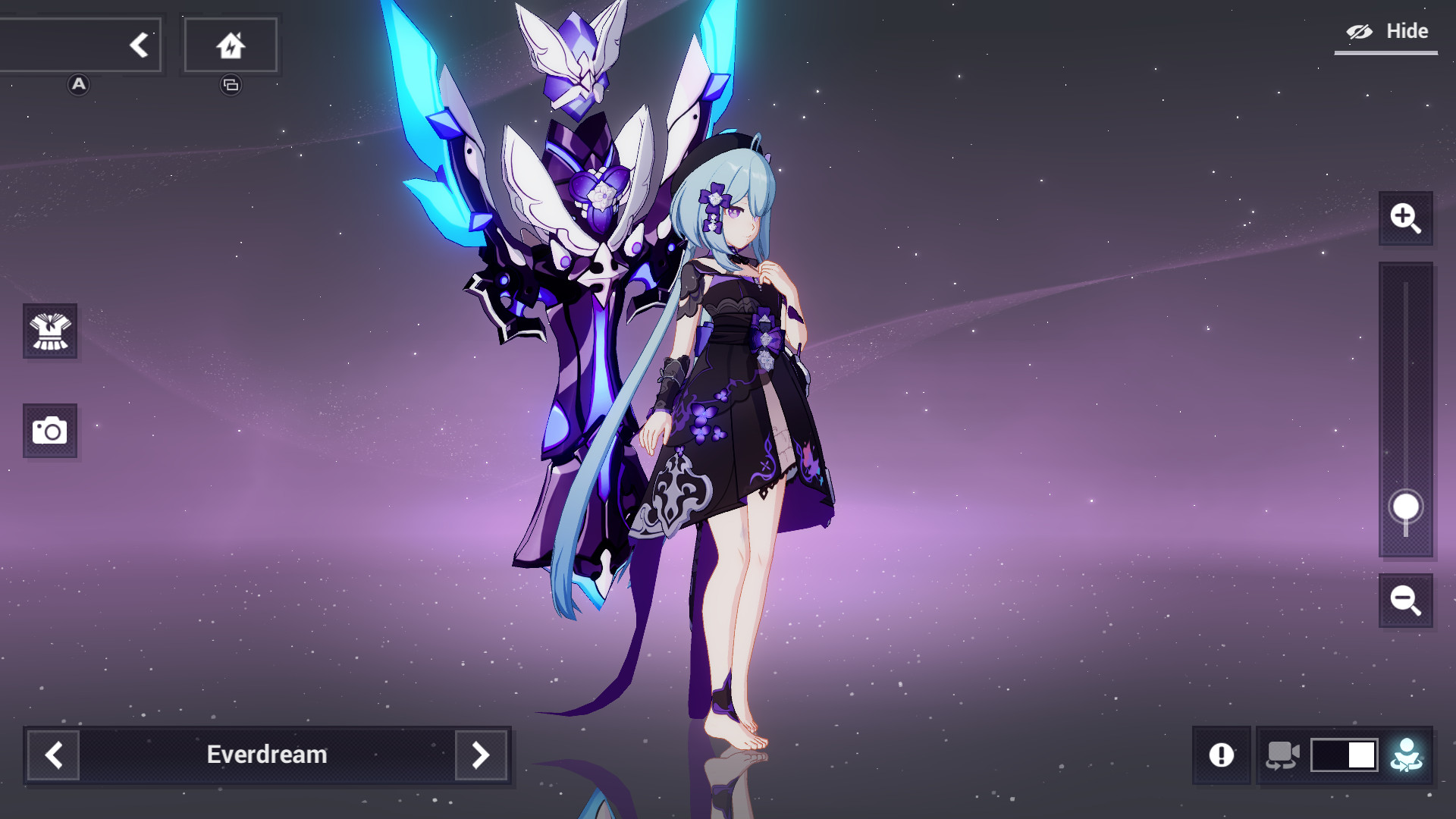The width and height of the screenshot is (1456, 819).
Task: Click the Hide button text
Action: [1408, 31]
